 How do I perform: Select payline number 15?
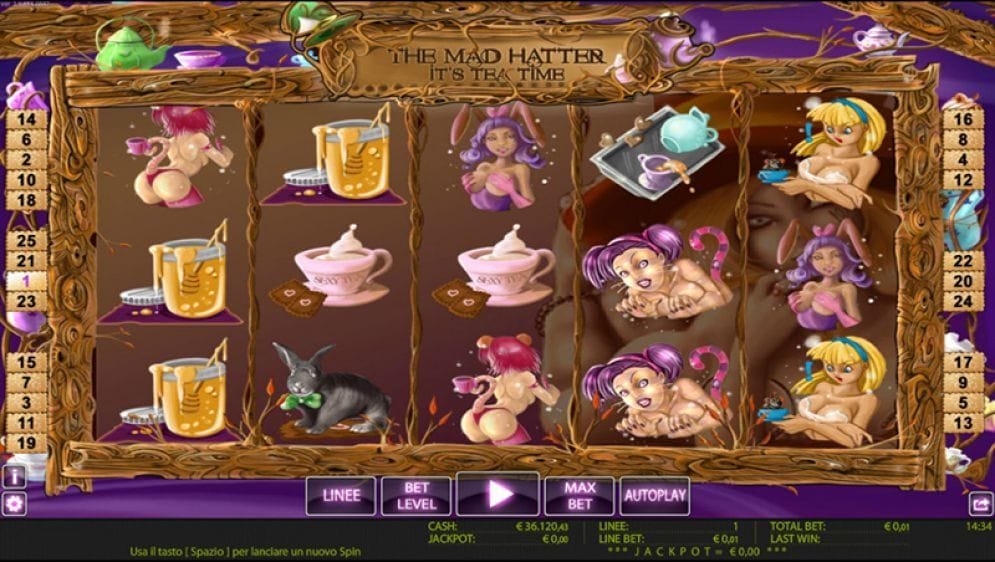27,362
